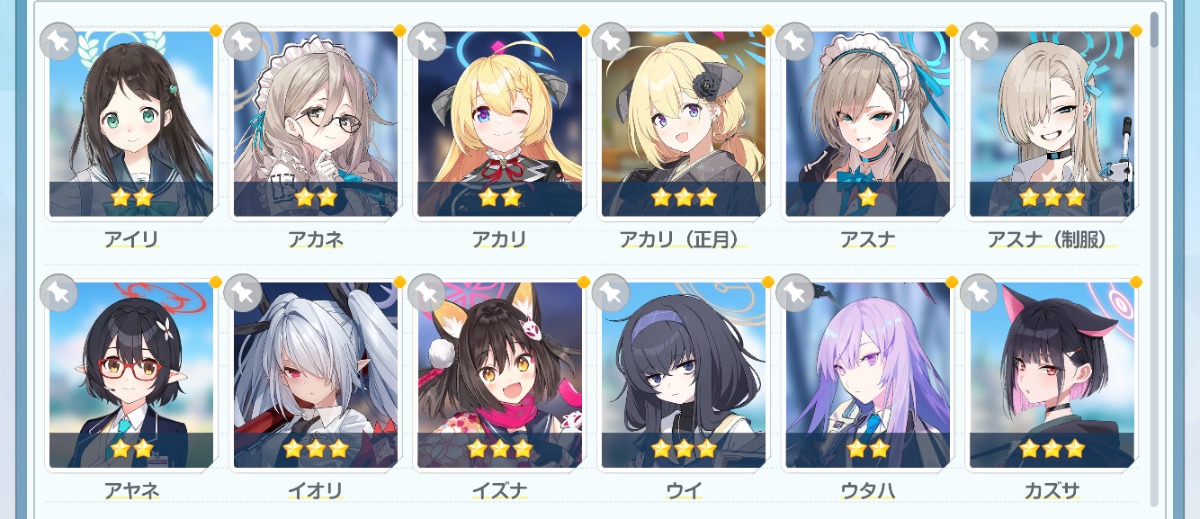Select the アヤネ character card
This screenshot has width=1200, height=519.
[131, 375]
